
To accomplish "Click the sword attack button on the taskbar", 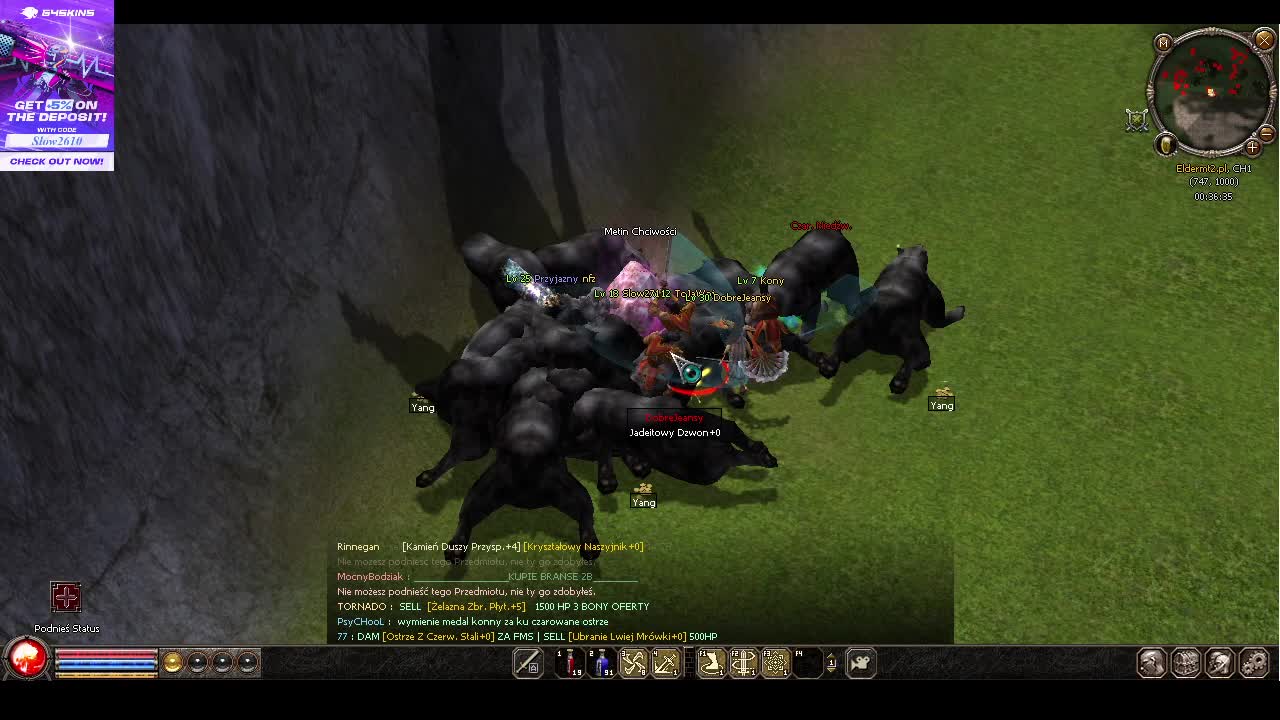I will pos(527,662).
